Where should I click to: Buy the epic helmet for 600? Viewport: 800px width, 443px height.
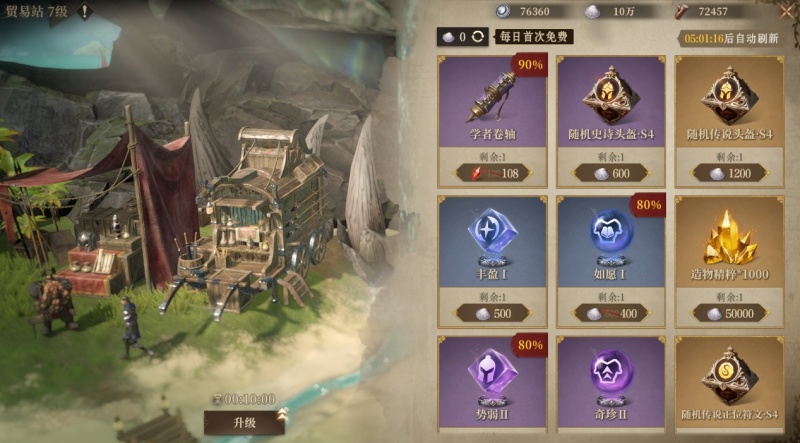click(x=610, y=173)
